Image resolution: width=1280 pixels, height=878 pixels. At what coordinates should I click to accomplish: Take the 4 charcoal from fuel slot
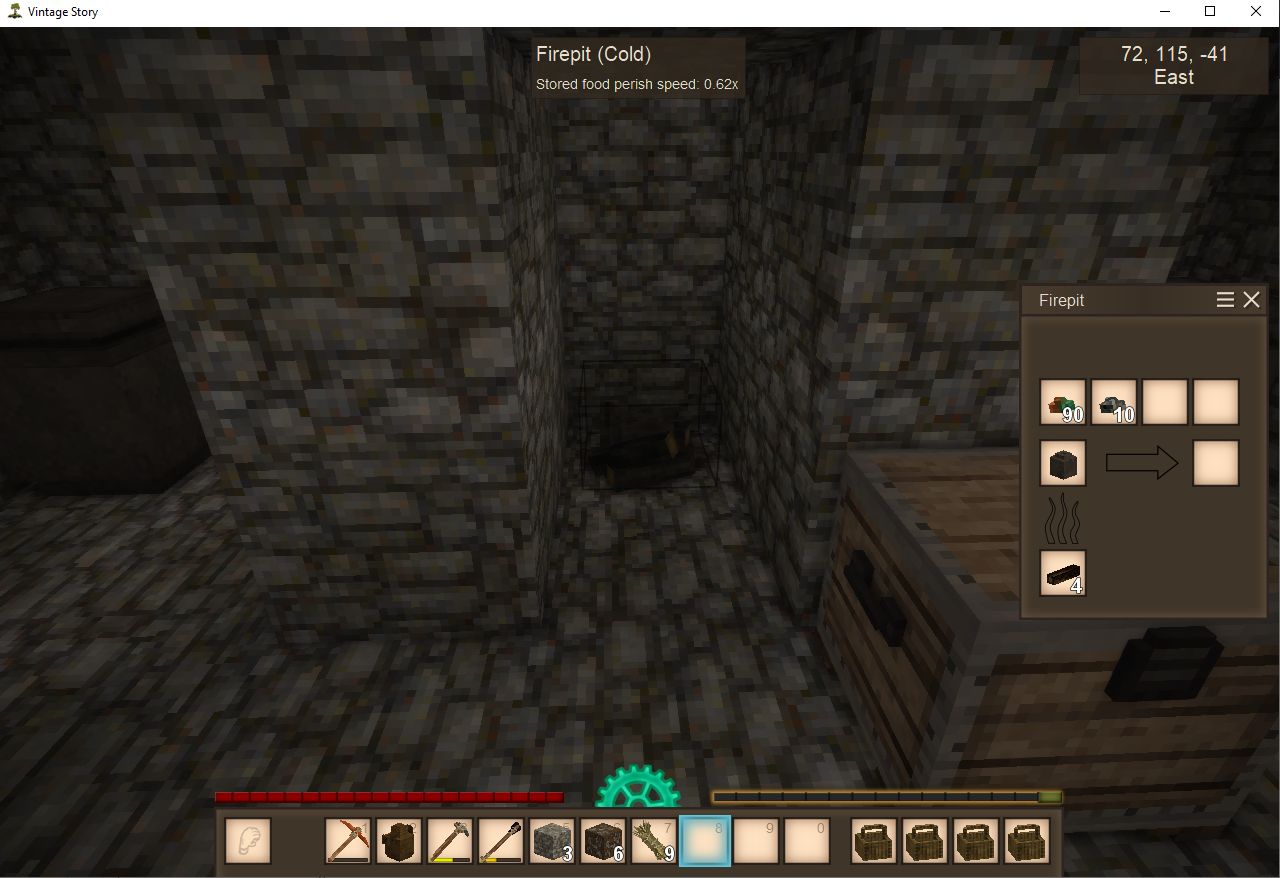point(1063,573)
